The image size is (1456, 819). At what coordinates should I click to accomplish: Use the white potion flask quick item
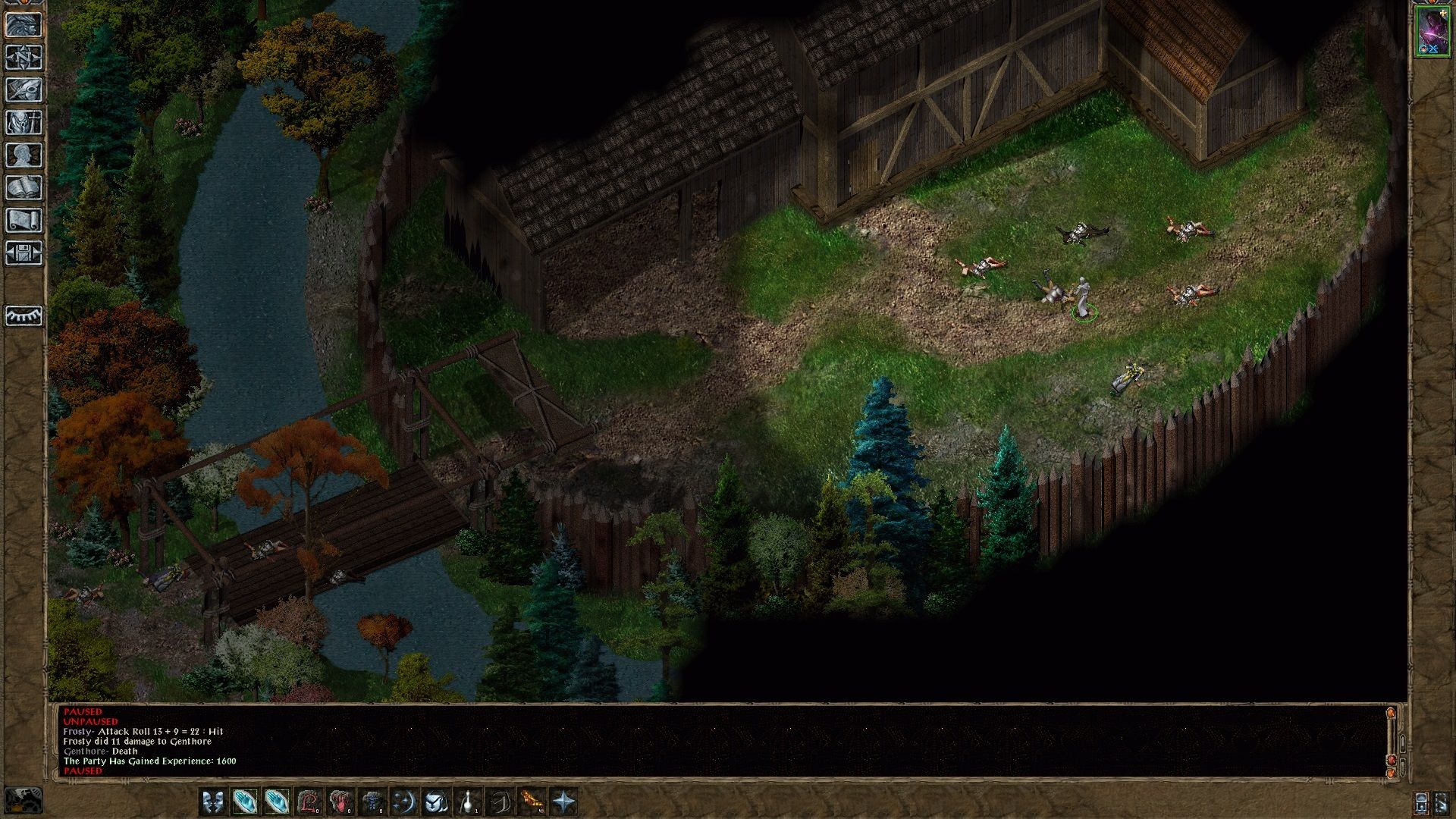[469, 802]
